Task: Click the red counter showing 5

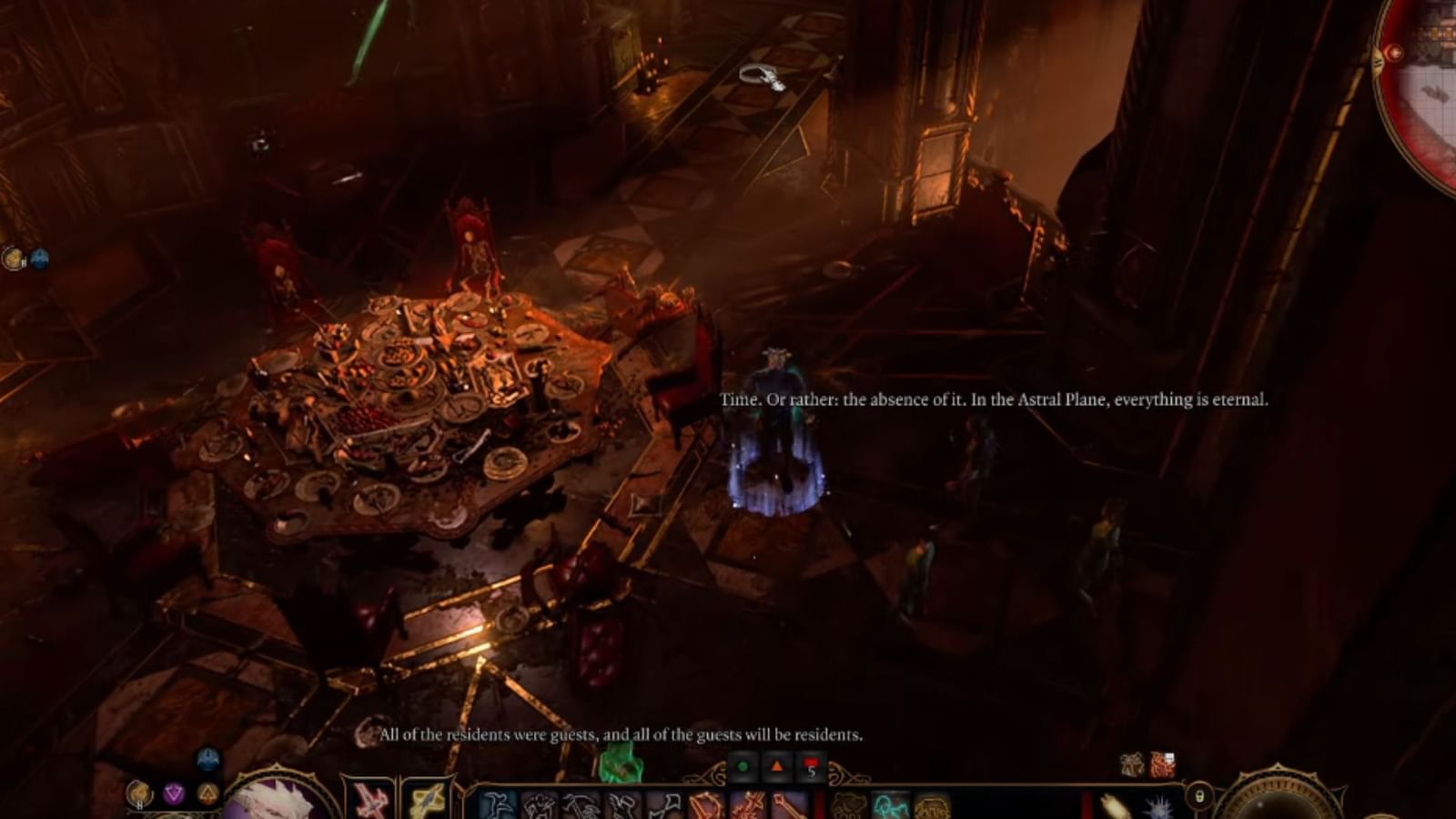Action: click(810, 767)
